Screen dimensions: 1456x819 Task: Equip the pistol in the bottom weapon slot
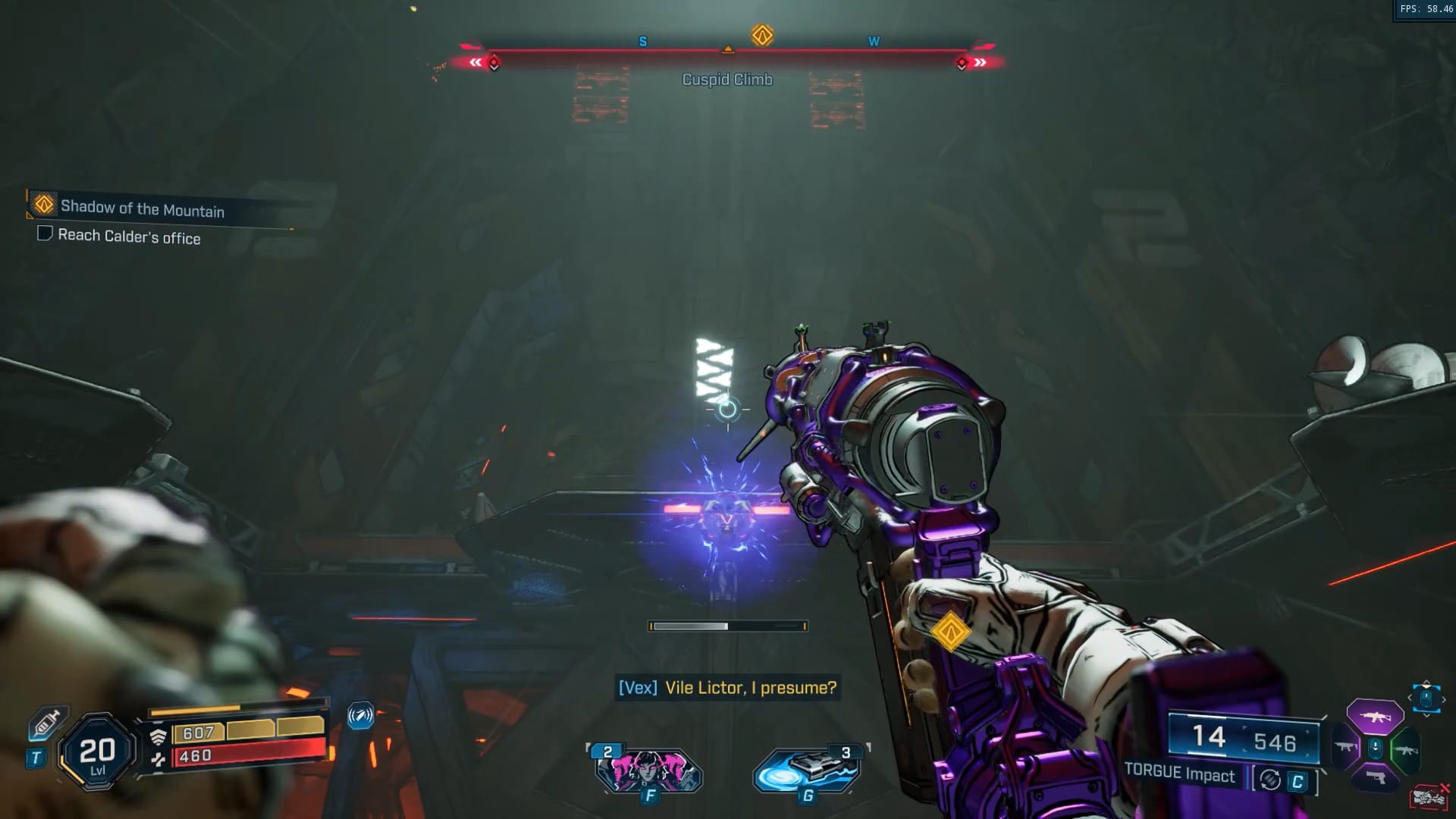pyautogui.click(x=1375, y=778)
